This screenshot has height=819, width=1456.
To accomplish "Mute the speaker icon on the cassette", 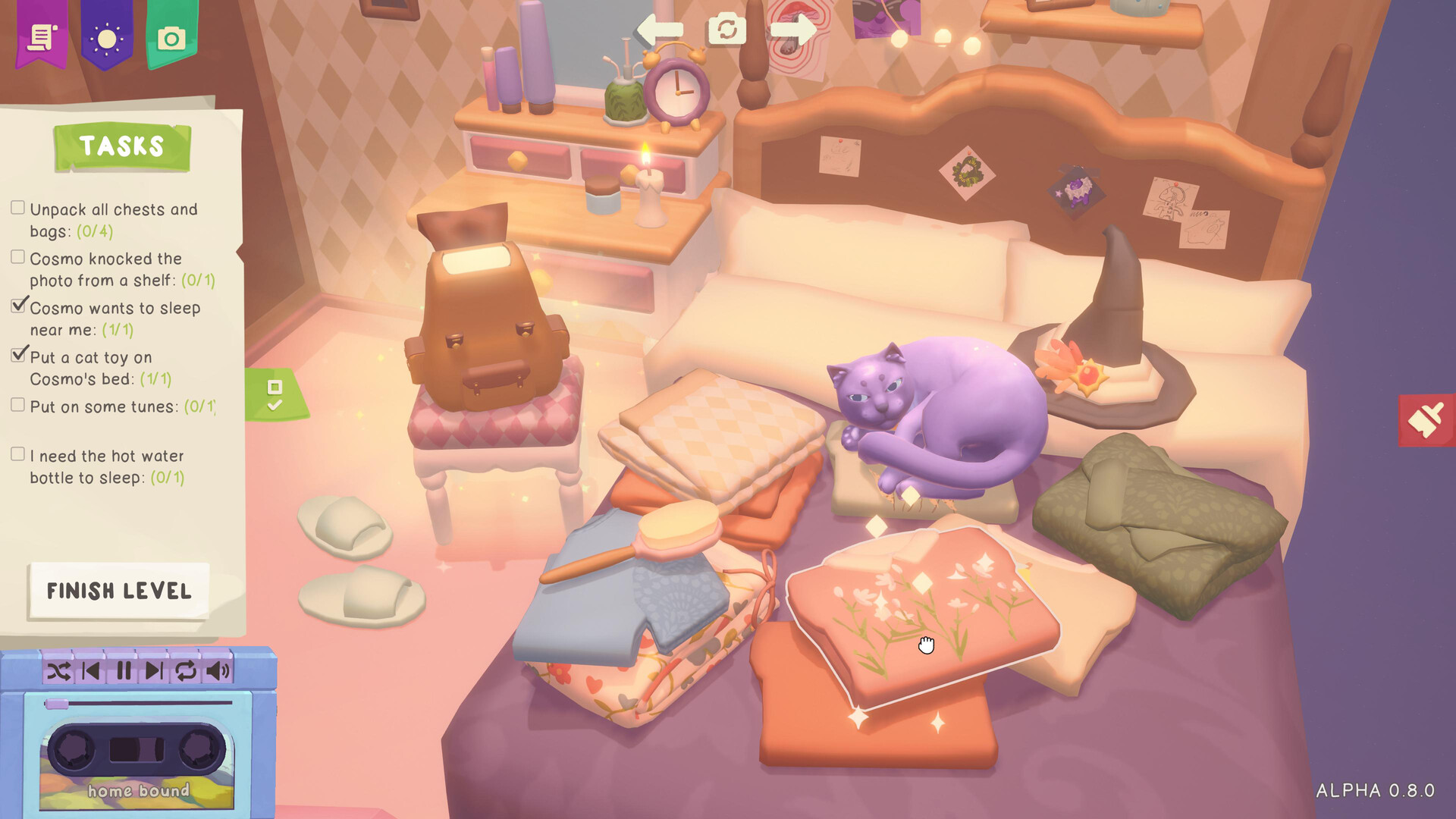I will coord(218,670).
